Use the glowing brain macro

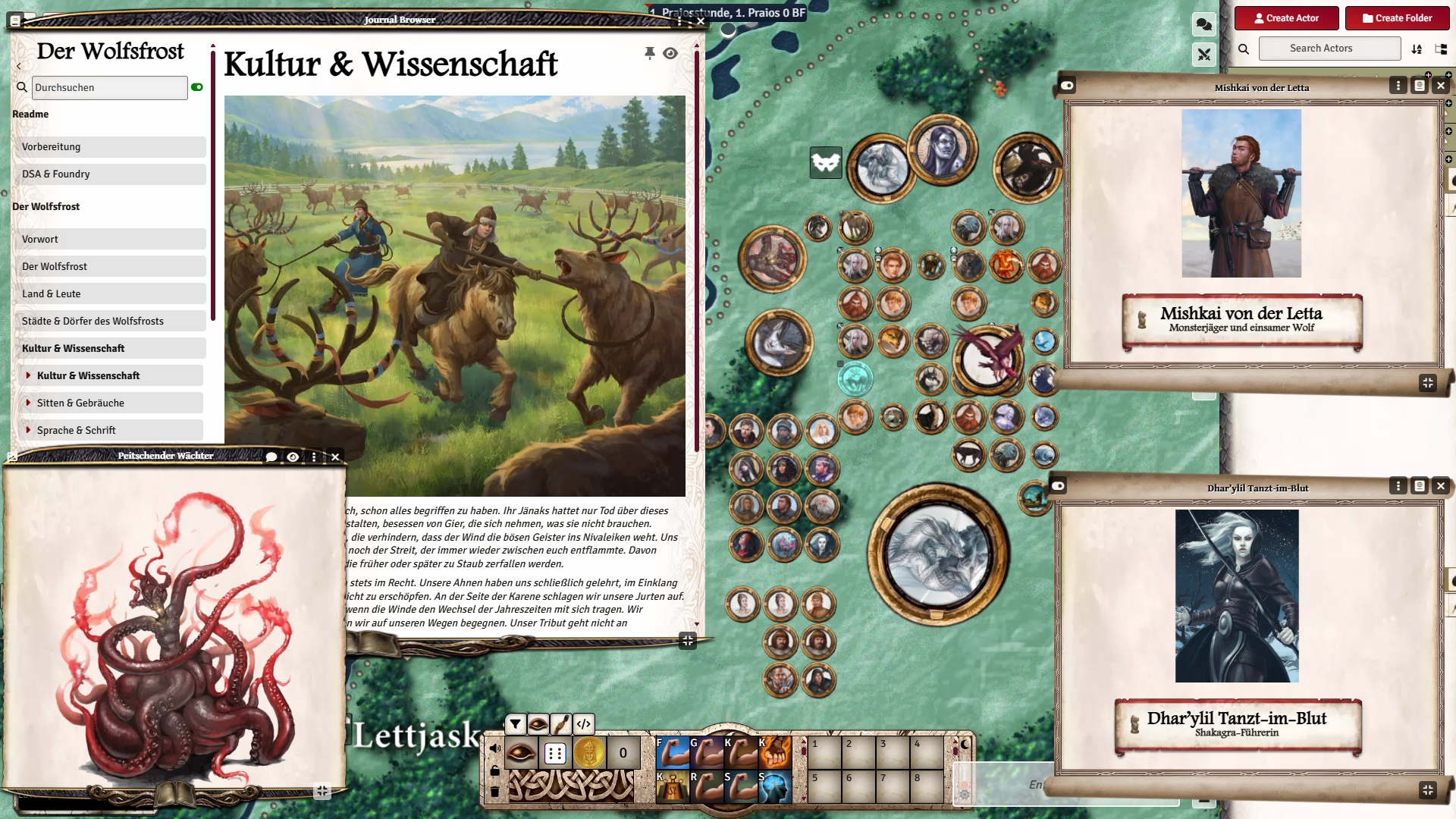(x=775, y=787)
